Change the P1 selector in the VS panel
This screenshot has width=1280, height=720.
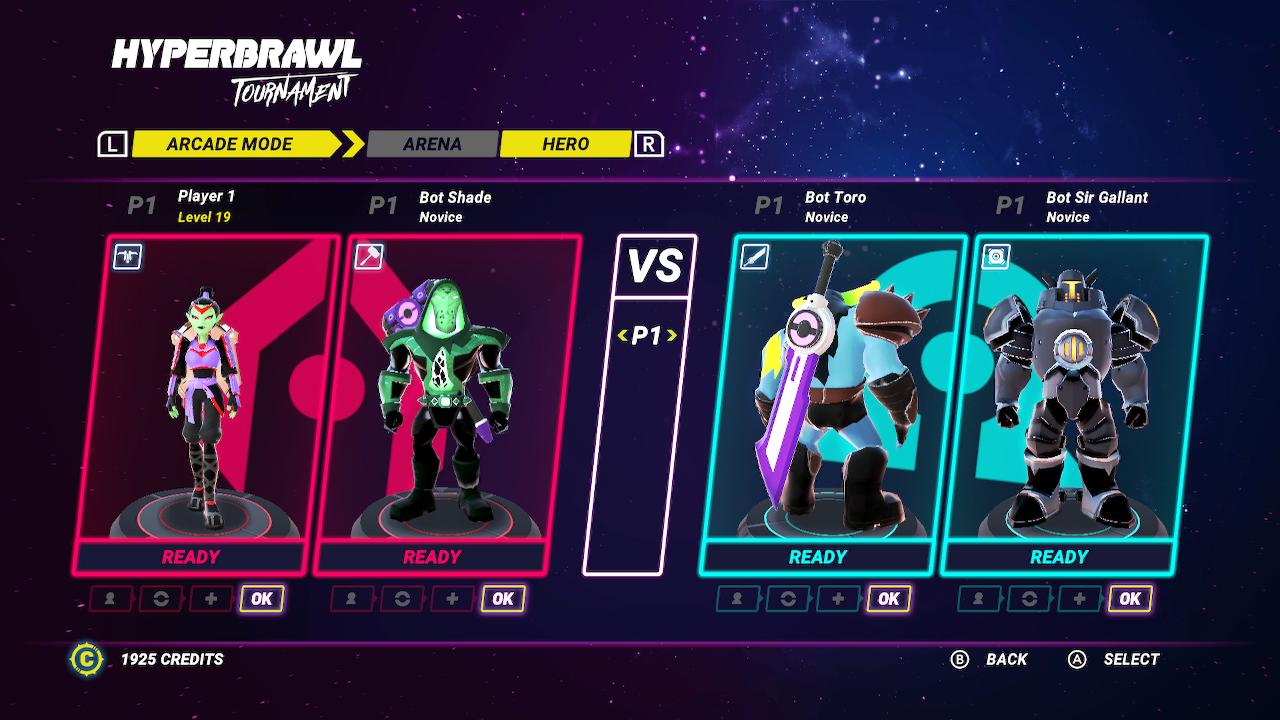(647, 336)
